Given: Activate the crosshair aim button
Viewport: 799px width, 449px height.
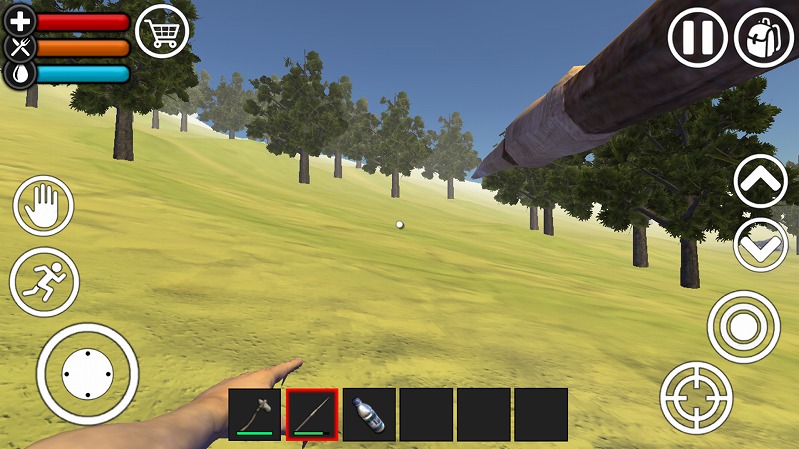Looking at the screenshot, I should click(696, 397).
